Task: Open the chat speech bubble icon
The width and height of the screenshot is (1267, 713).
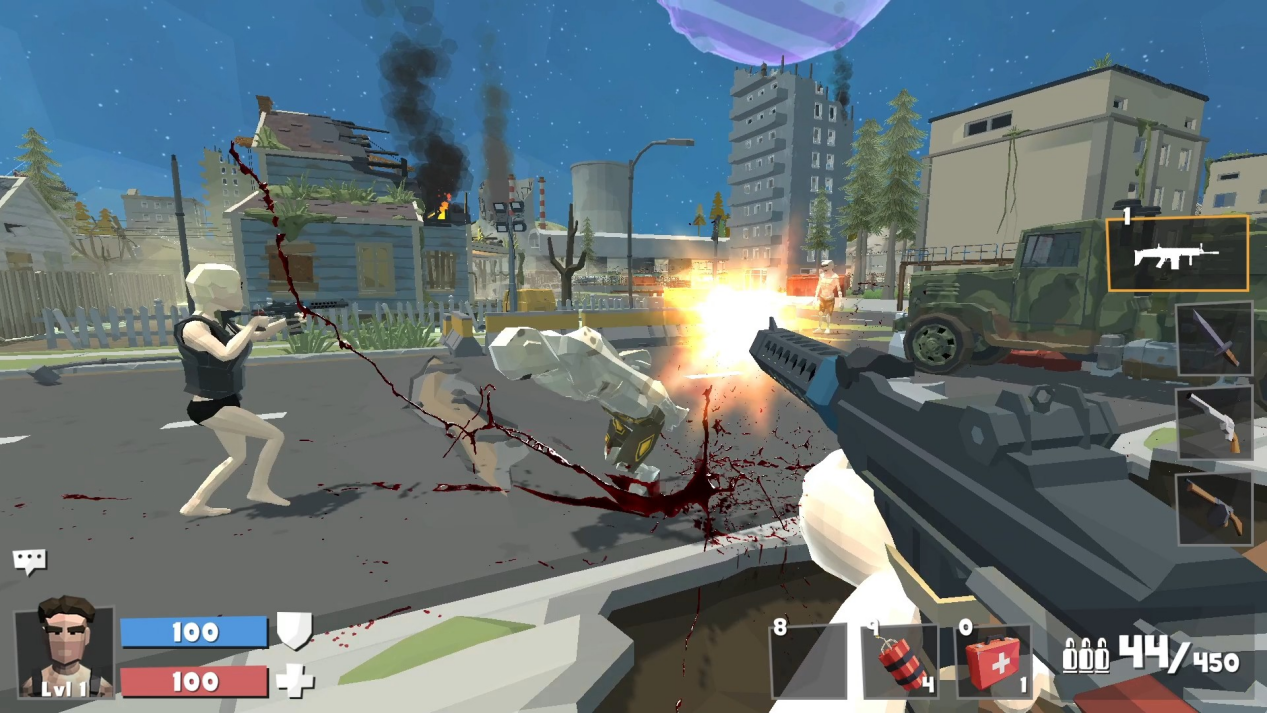Action: (x=29, y=561)
